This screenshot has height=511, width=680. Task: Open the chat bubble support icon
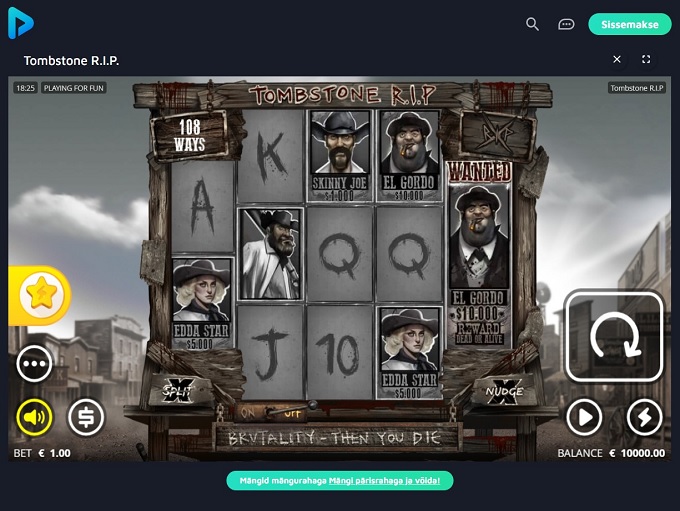pos(566,24)
